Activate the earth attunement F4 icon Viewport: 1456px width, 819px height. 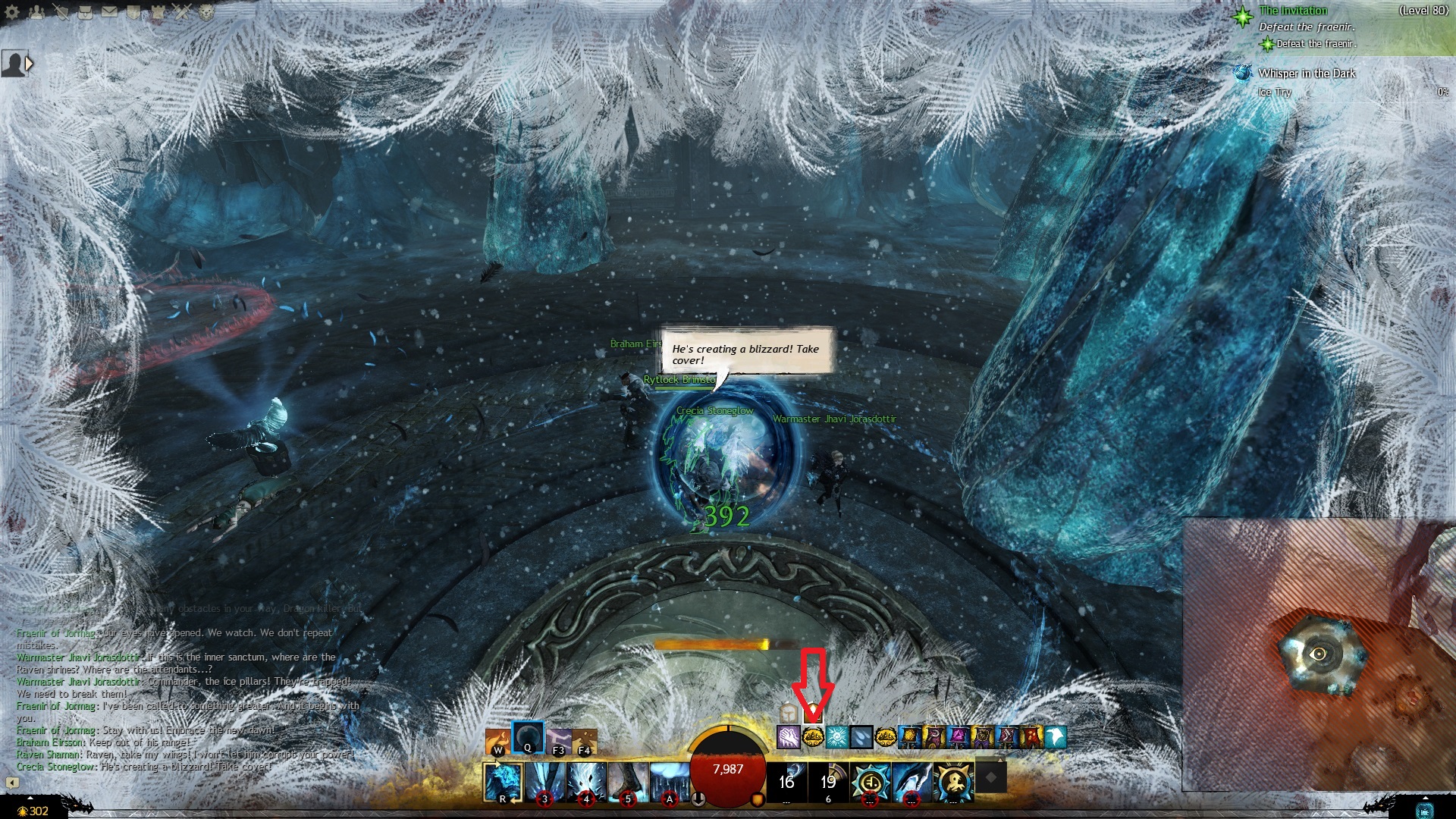tap(585, 741)
